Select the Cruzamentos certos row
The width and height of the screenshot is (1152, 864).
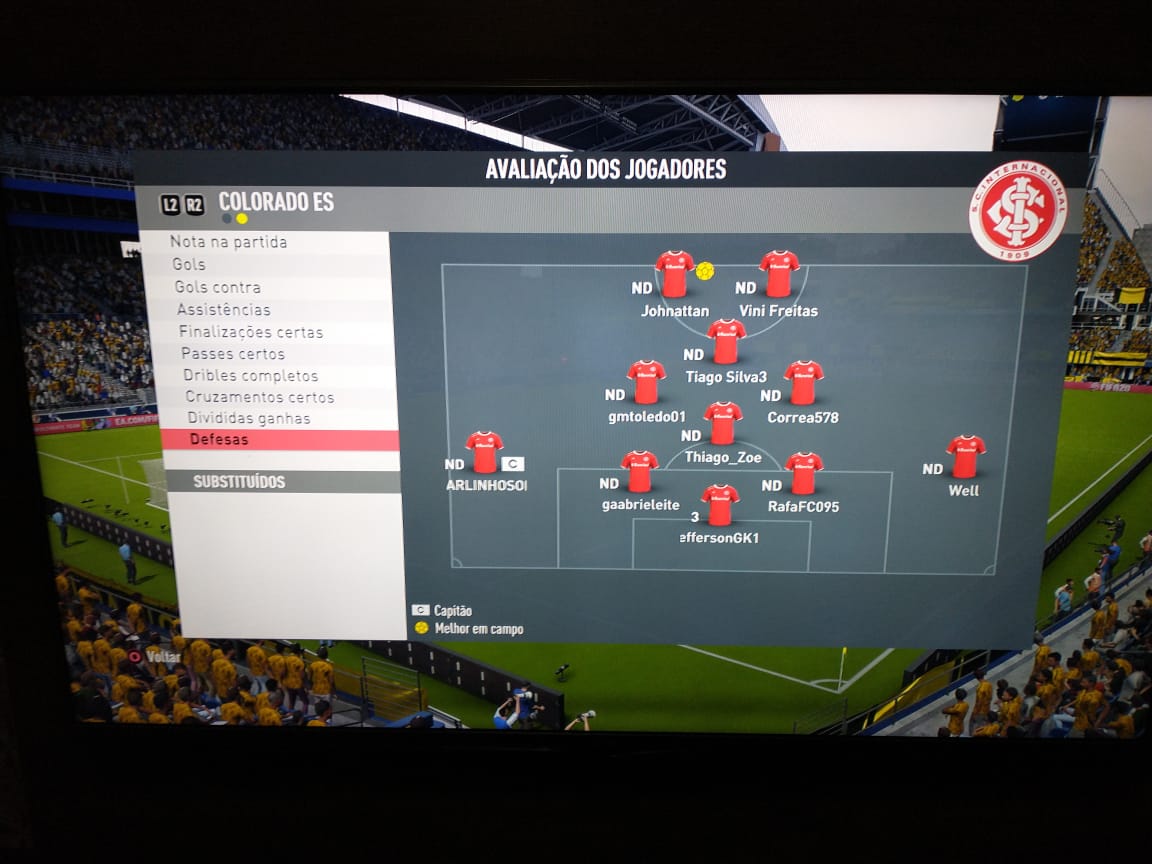[260, 397]
